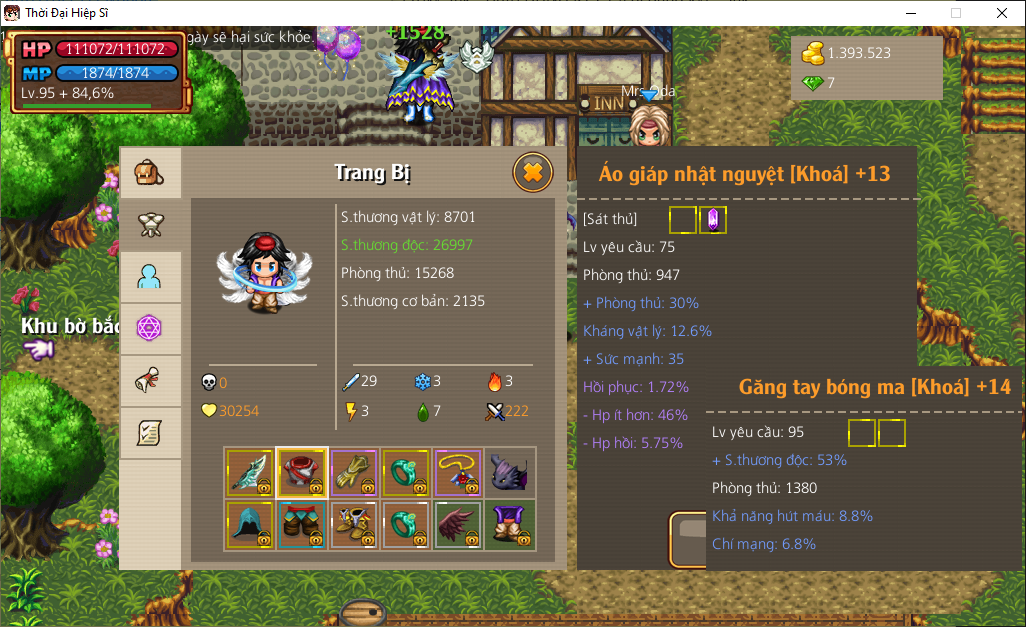This screenshot has height=627, width=1026.
Task: Pick the dark red wings slot
Action: [458, 525]
